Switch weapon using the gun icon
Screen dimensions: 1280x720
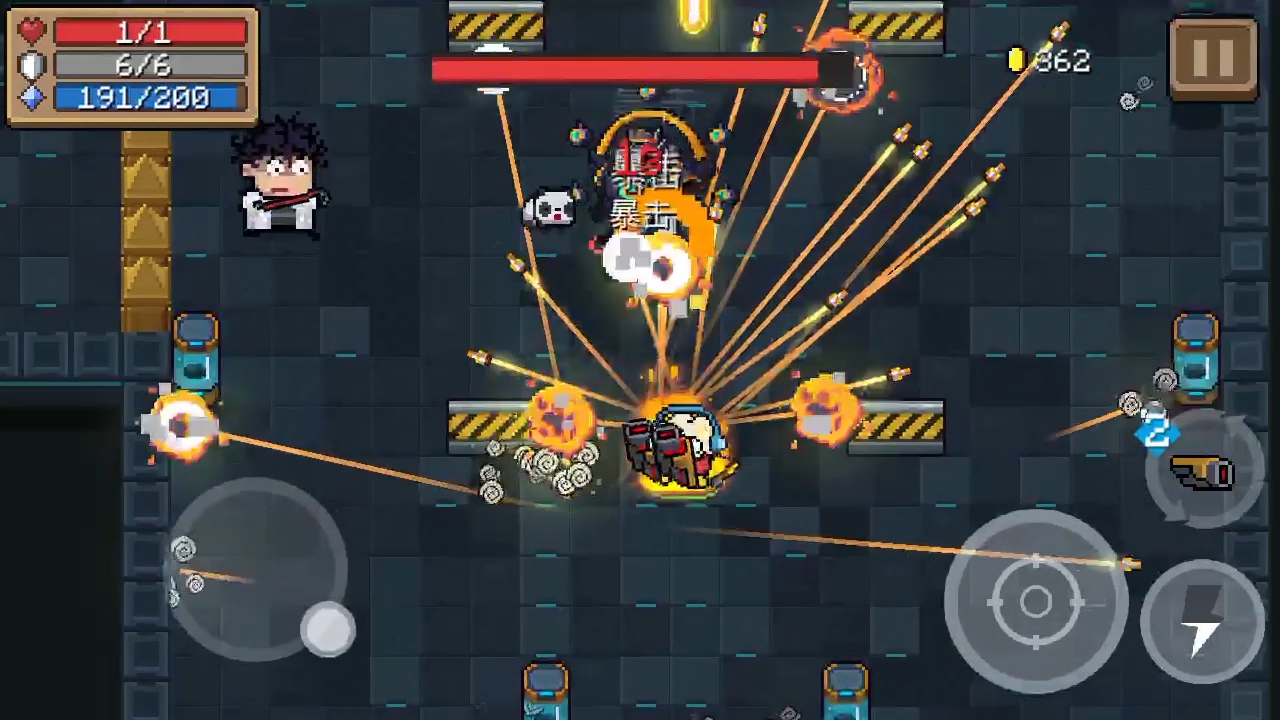[1203, 471]
